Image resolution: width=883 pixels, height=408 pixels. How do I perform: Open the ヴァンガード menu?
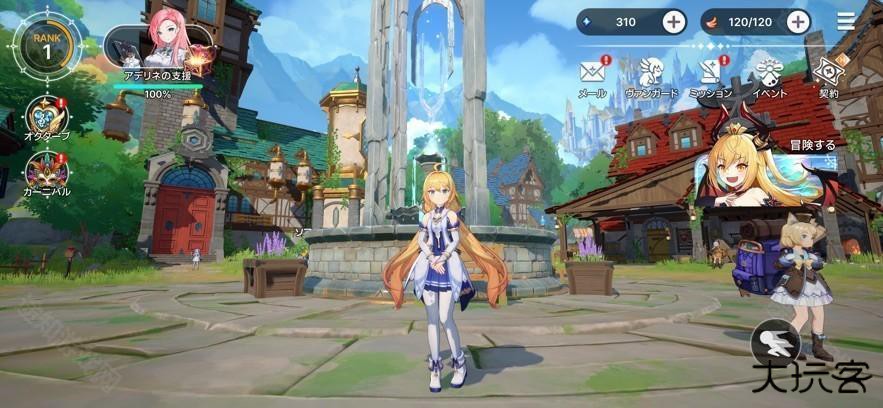click(650, 74)
